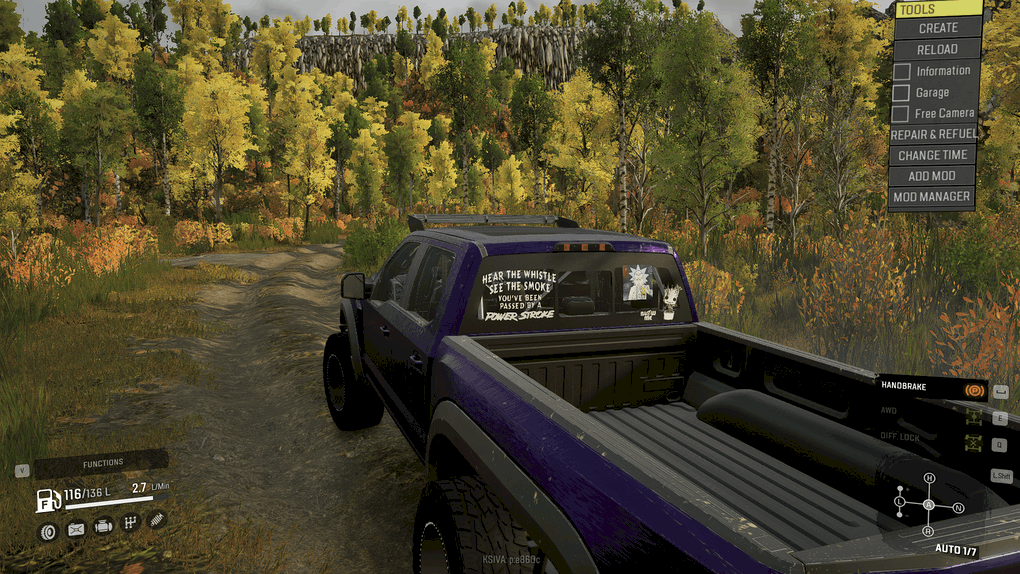
Task: Open the MOD MANAGER
Action: tap(932, 197)
